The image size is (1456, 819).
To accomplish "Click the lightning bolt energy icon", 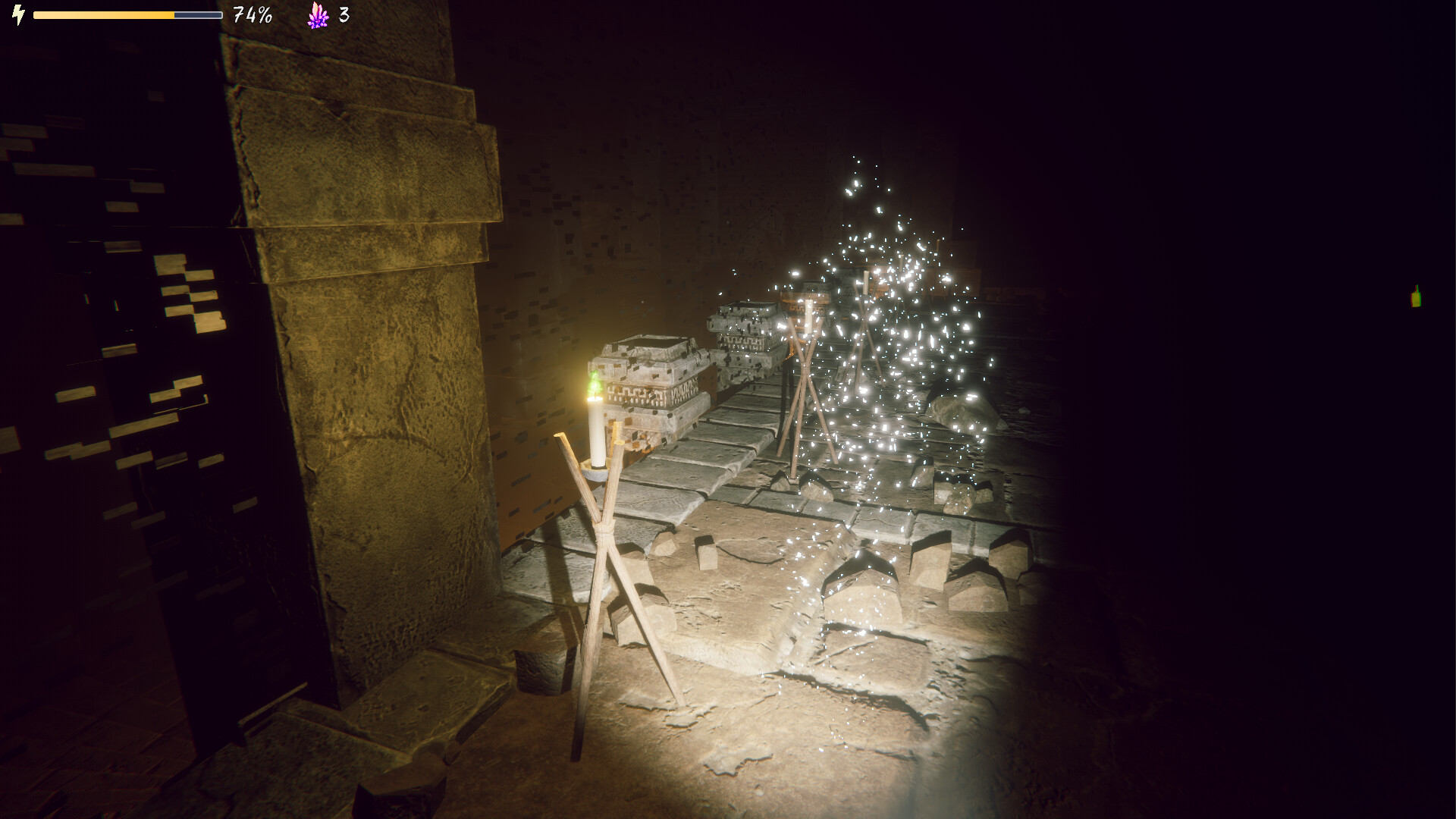I will pyautogui.click(x=17, y=14).
